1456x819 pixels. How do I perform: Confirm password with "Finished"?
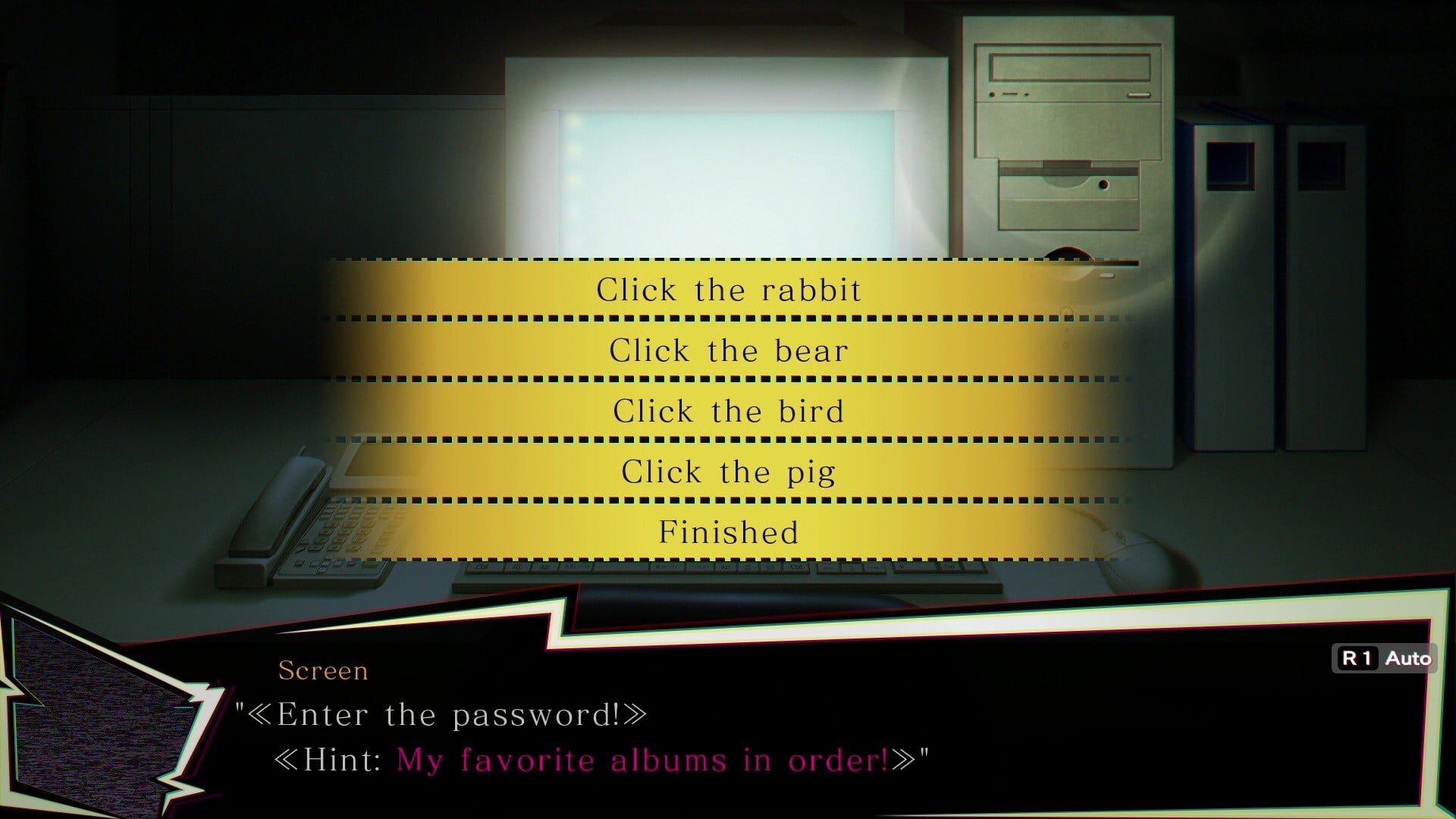coord(728,532)
